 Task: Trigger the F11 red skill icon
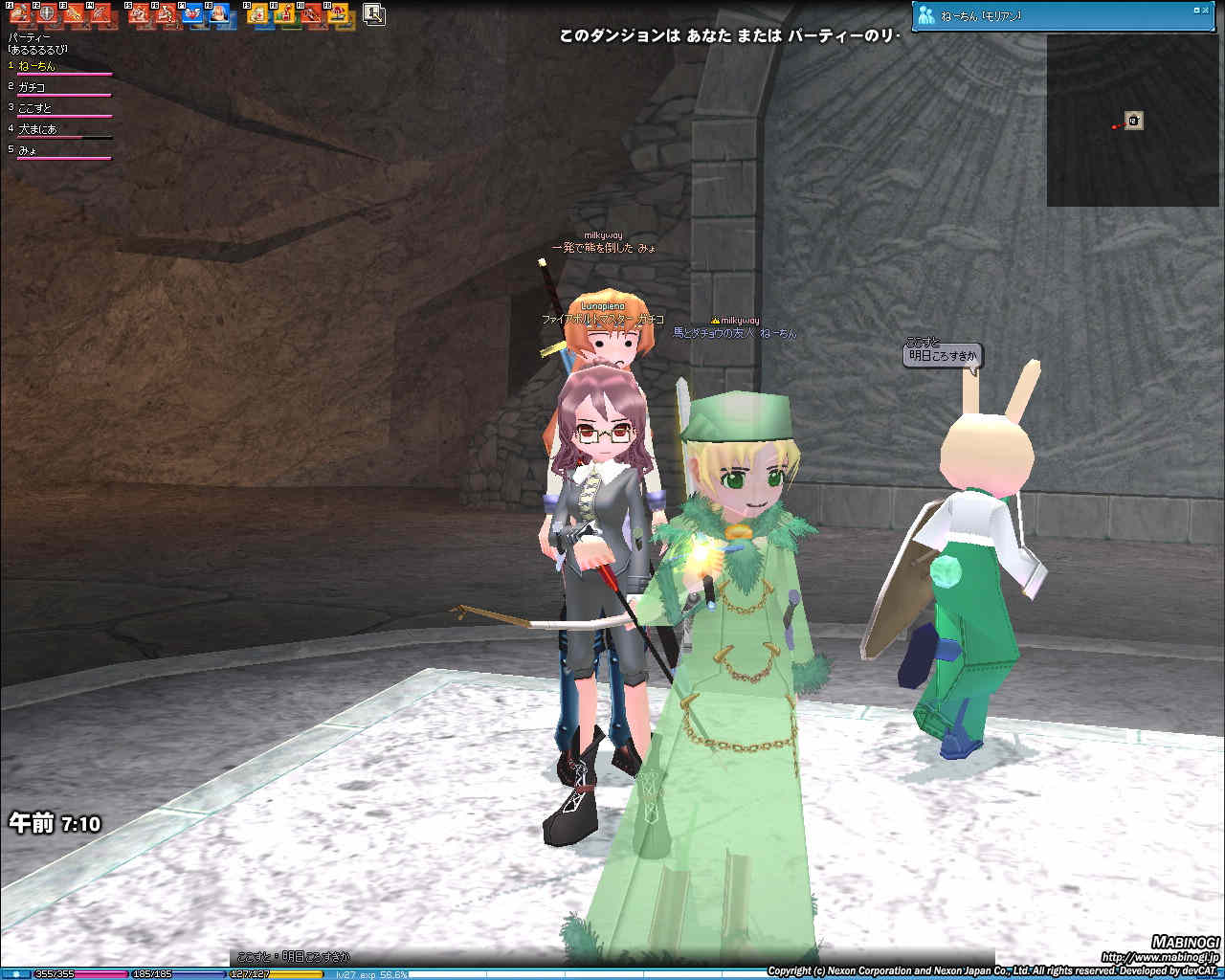pos(311,13)
